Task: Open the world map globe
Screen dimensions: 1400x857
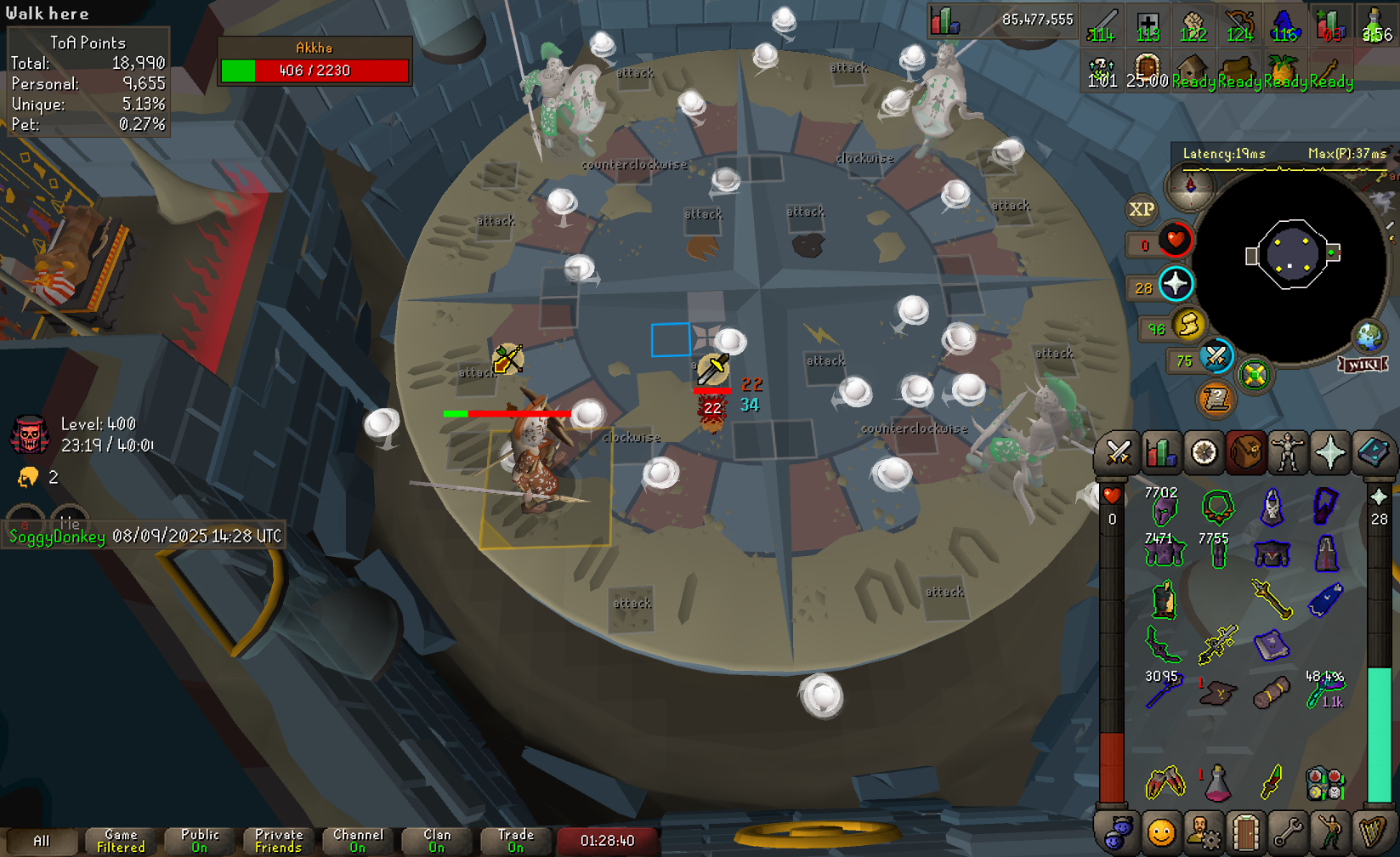Action: (1369, 337)
